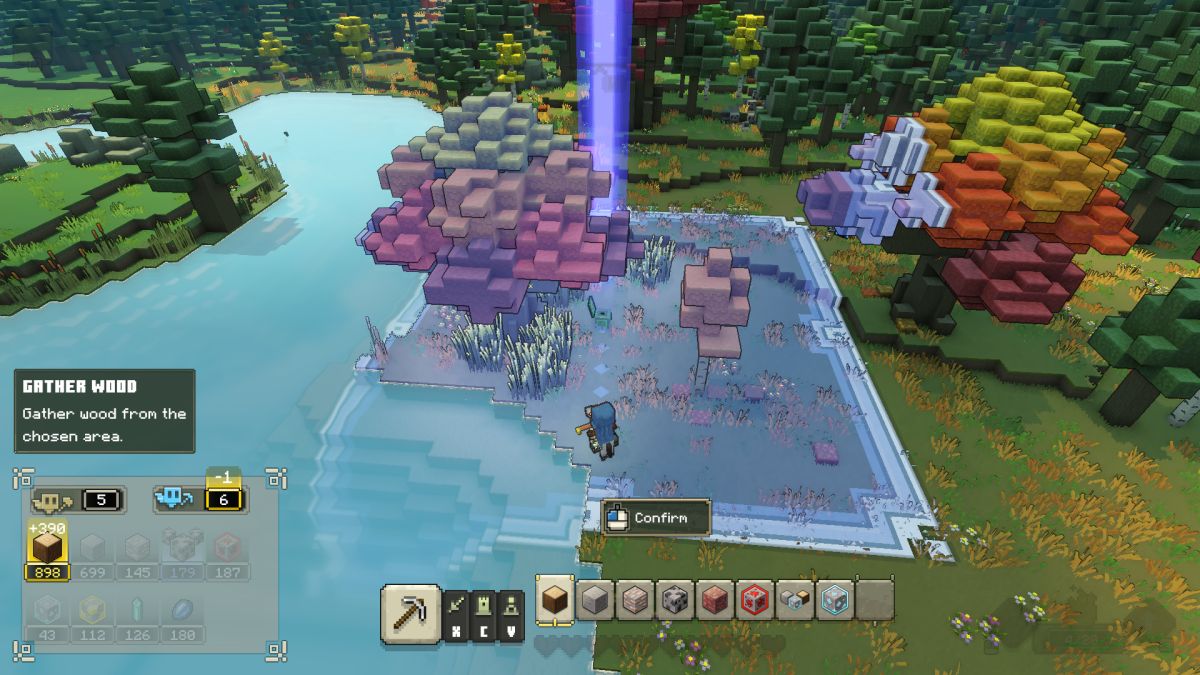Click the yellow allay counter icon
This screenshot has width=1200, height=675.
coord(52,498)
